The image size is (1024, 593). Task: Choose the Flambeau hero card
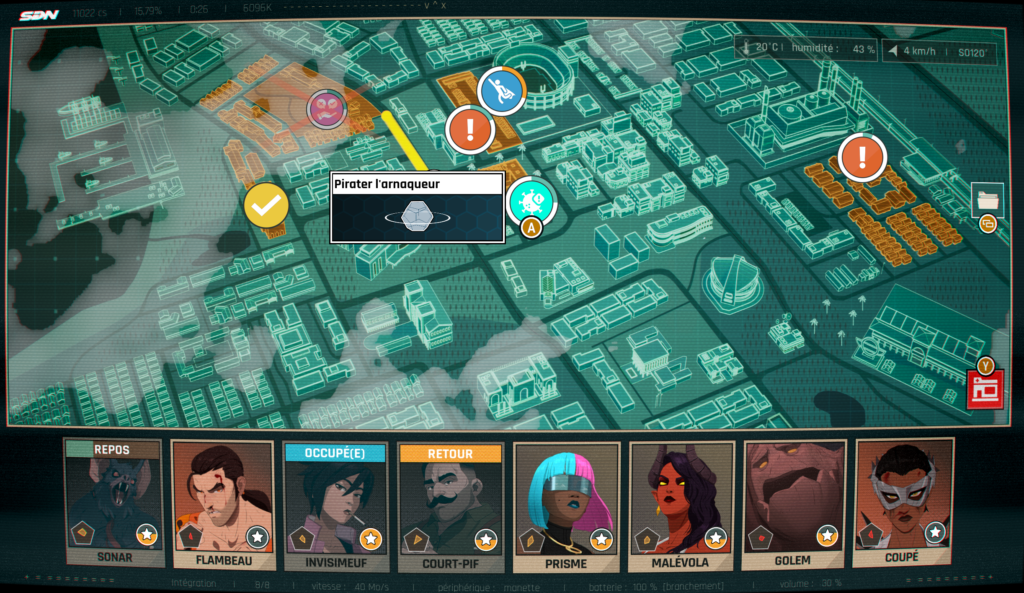(x=222, y=504)
